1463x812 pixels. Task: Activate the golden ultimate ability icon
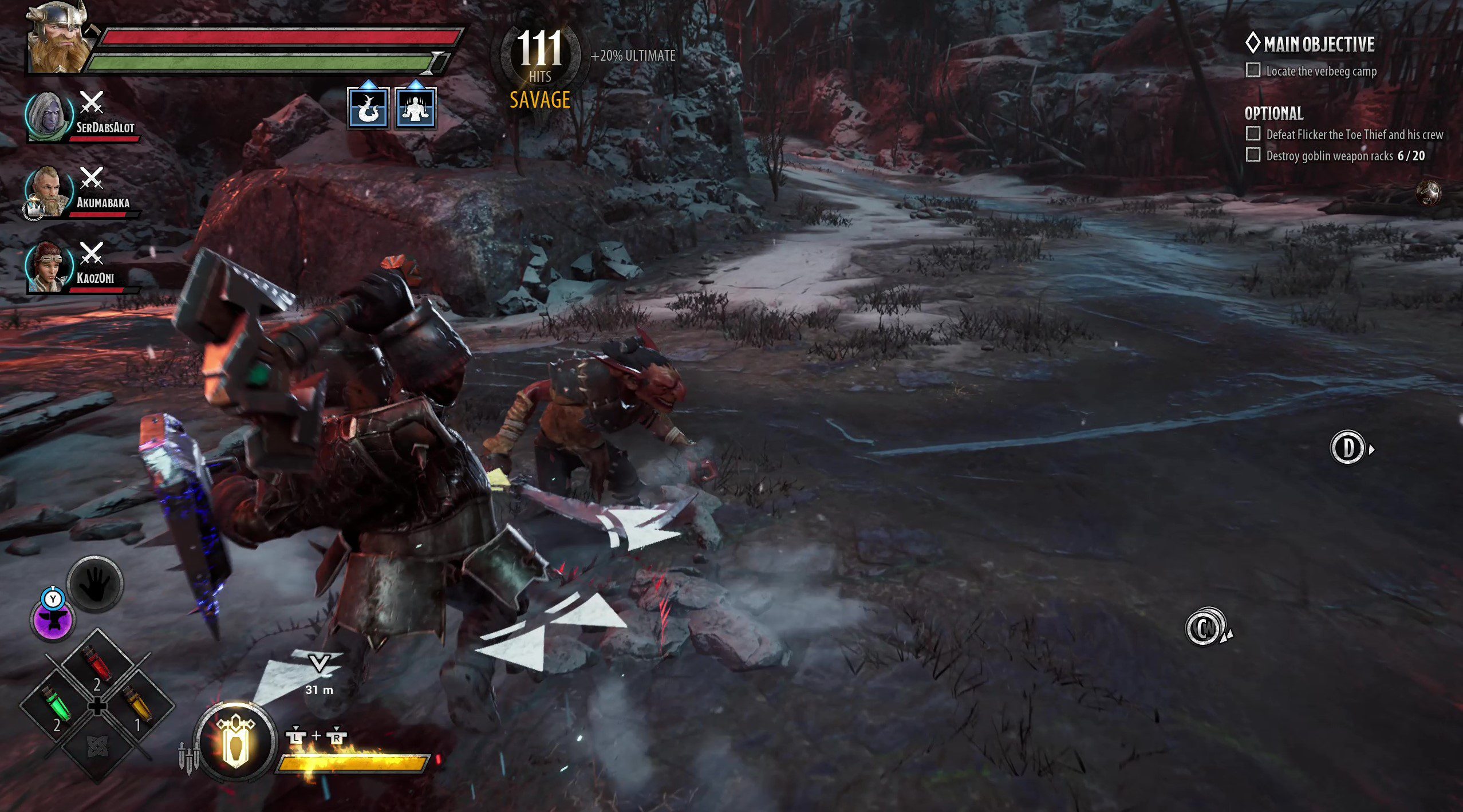(236, 741)
